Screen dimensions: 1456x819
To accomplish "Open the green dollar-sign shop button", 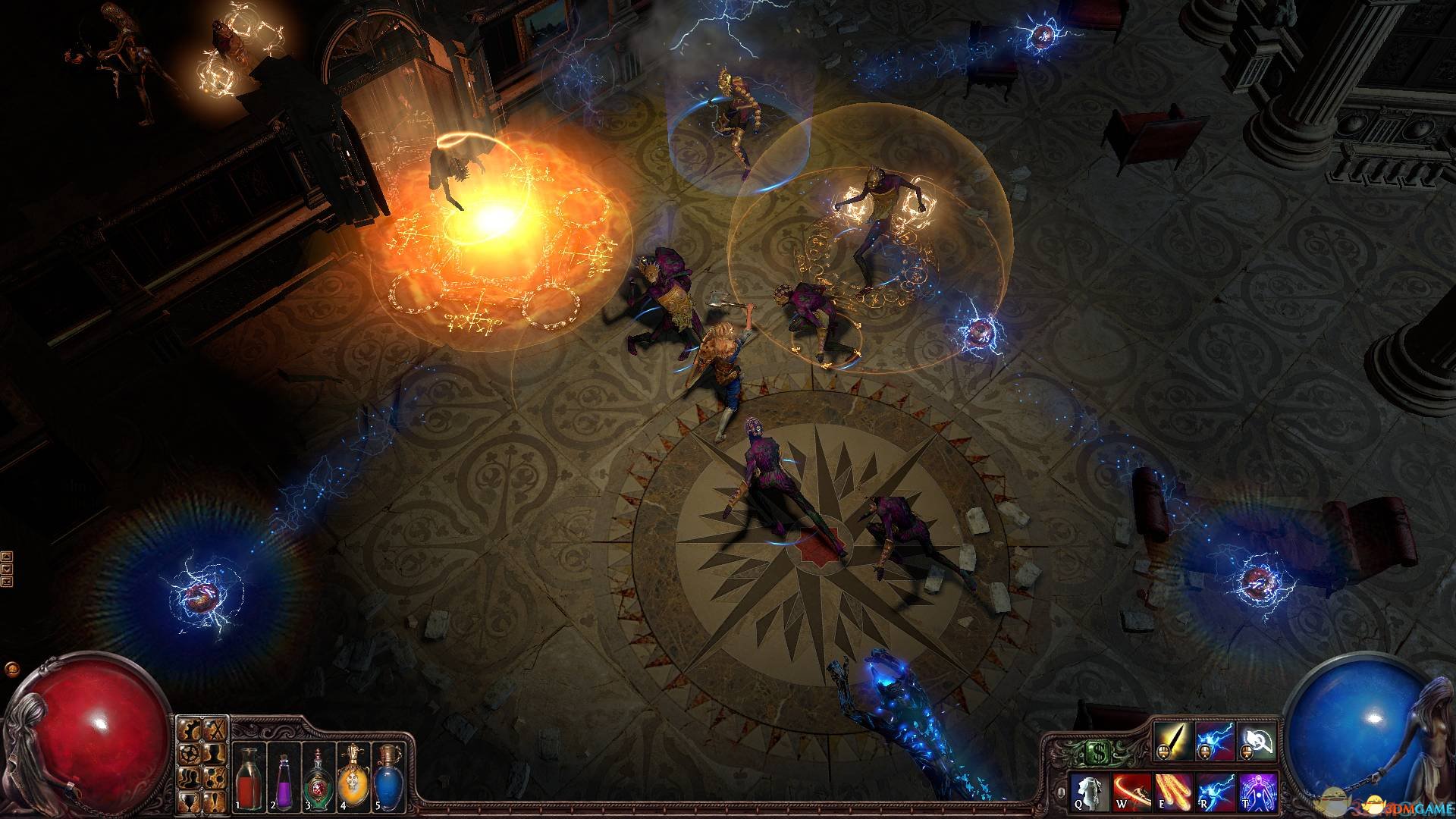I will tap(1097, 752).
